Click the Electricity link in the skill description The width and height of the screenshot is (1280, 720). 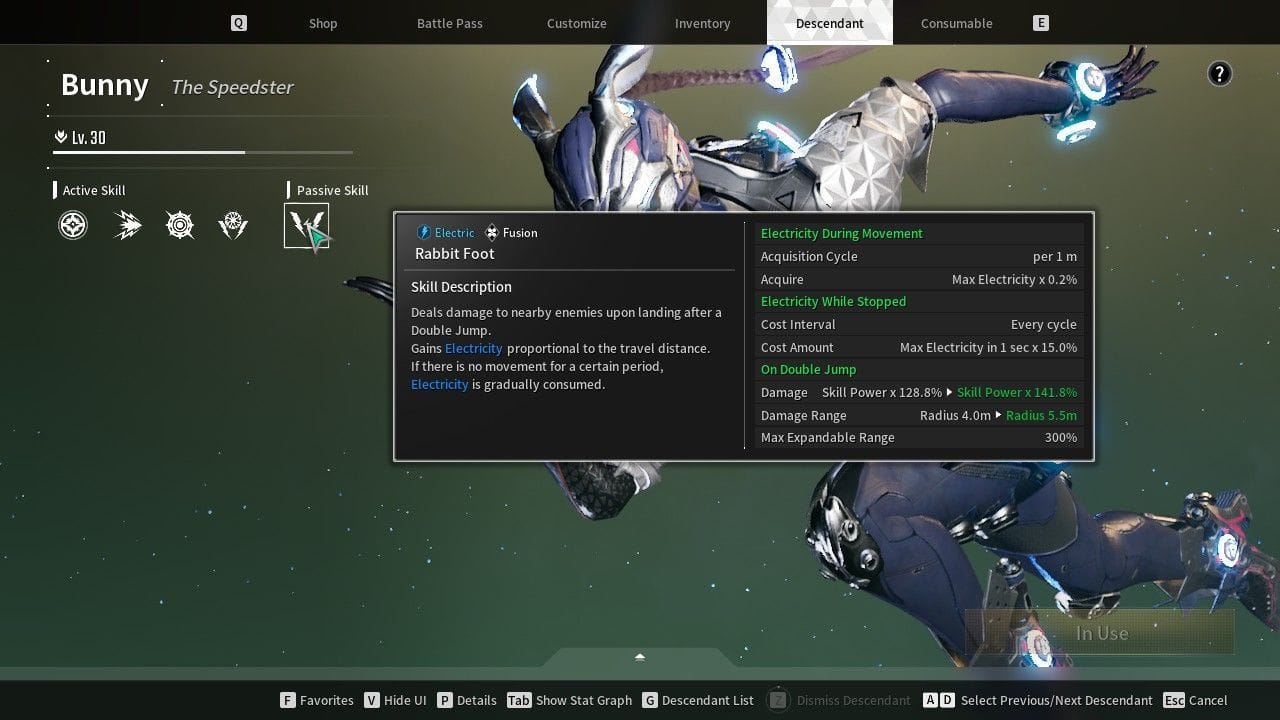(x=473, y=348)
